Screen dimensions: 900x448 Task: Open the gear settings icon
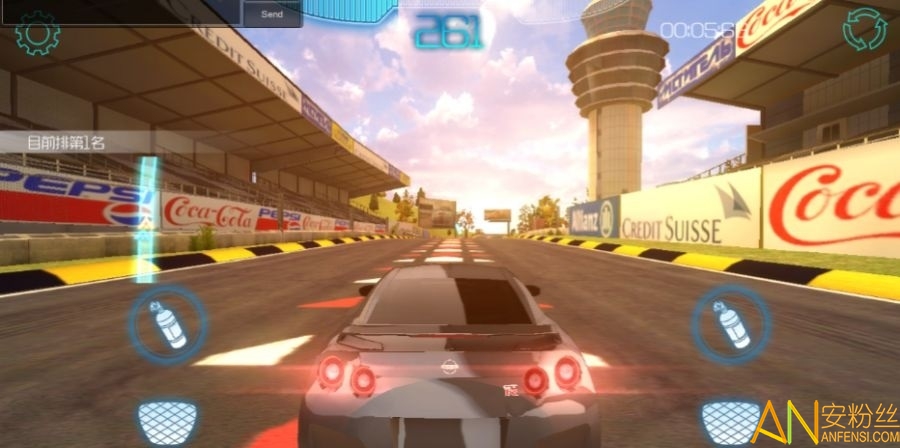click(x=38, y=34)
